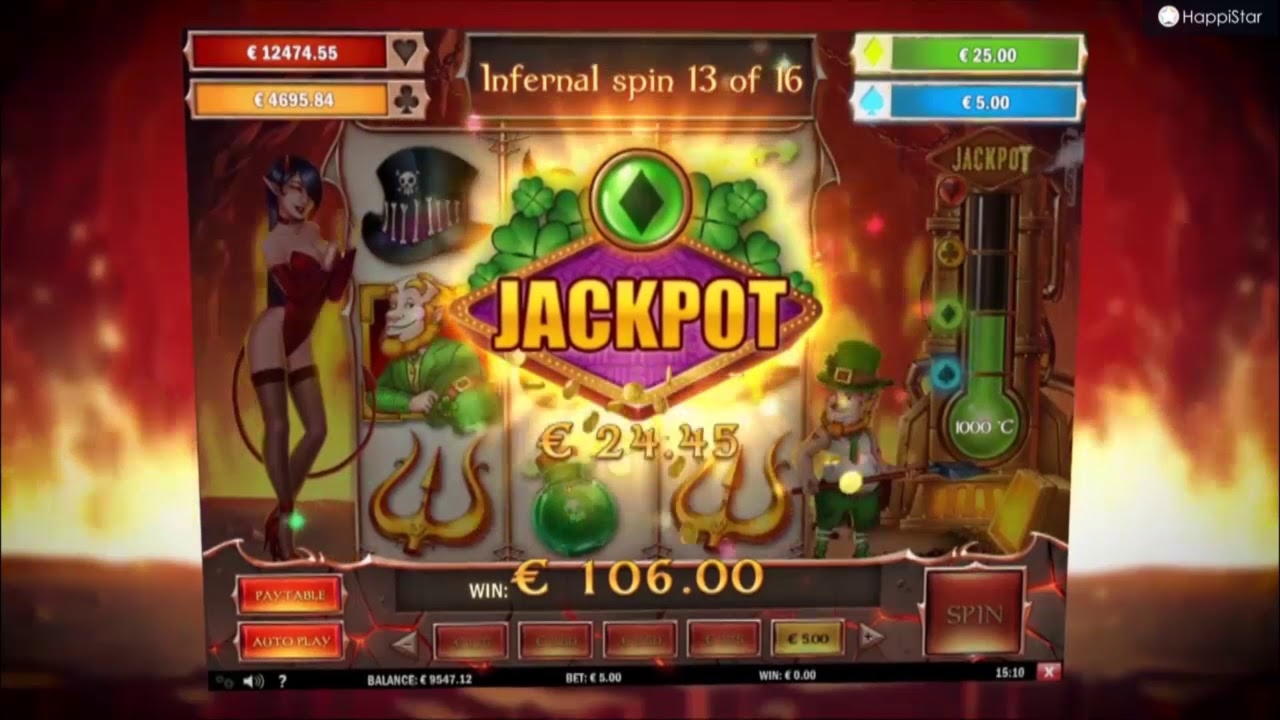1280x720 pixels.
Task: Select the club suit jackpot icon
Action: [404, 100]
